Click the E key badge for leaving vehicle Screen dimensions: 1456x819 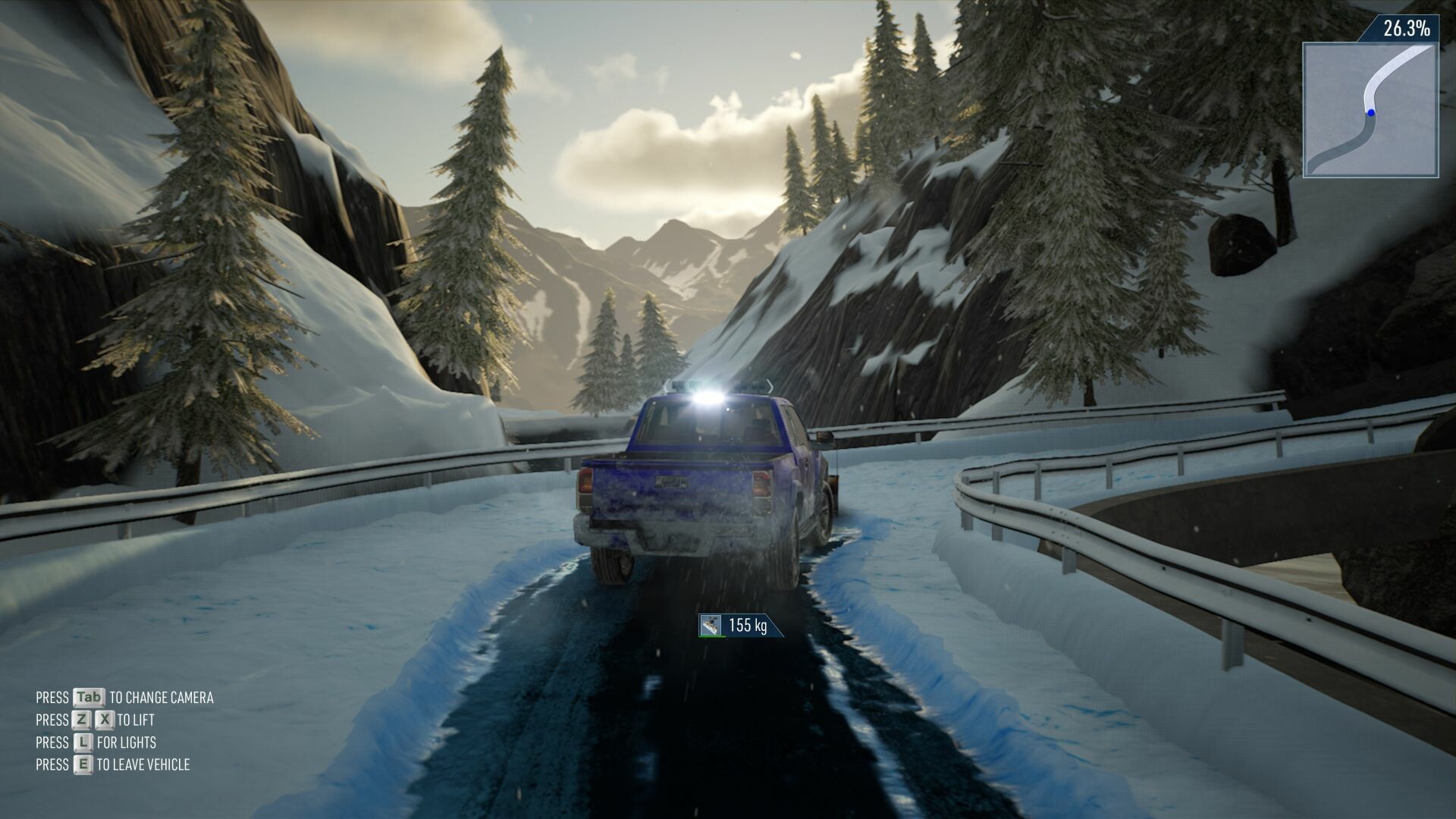point(85,764)
